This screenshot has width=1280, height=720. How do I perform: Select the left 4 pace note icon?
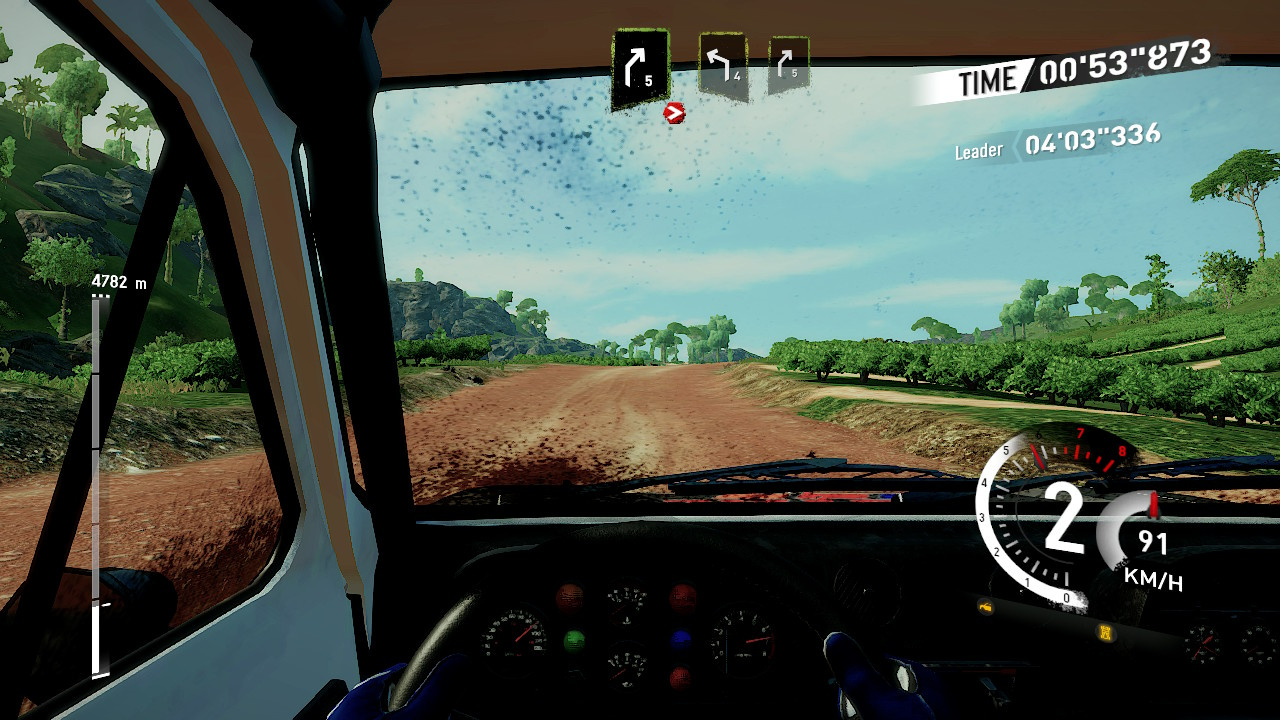722,66
